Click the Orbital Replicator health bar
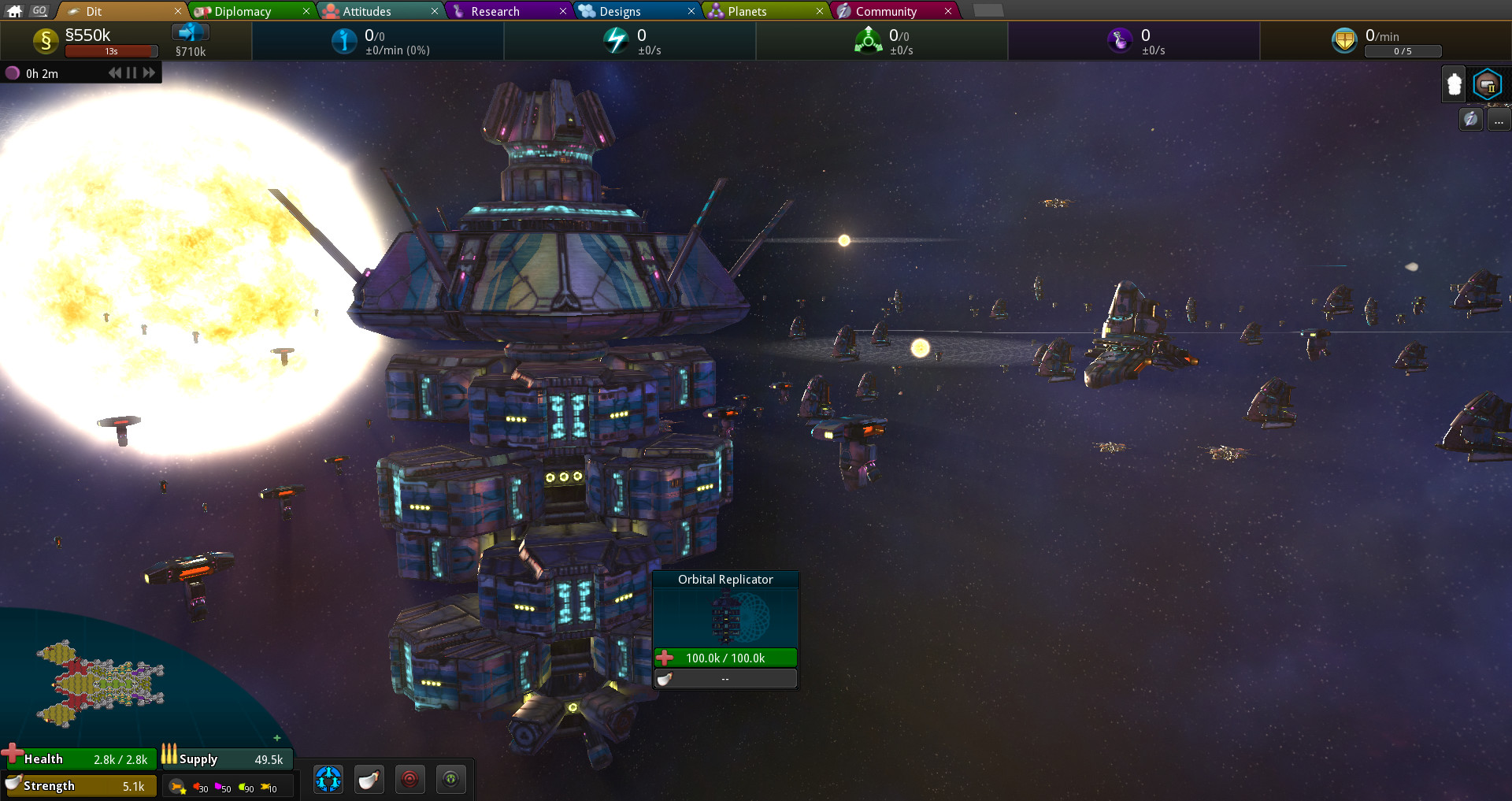Image resolution: width=1512 pixels, height=801 pixels. (724, 658)
